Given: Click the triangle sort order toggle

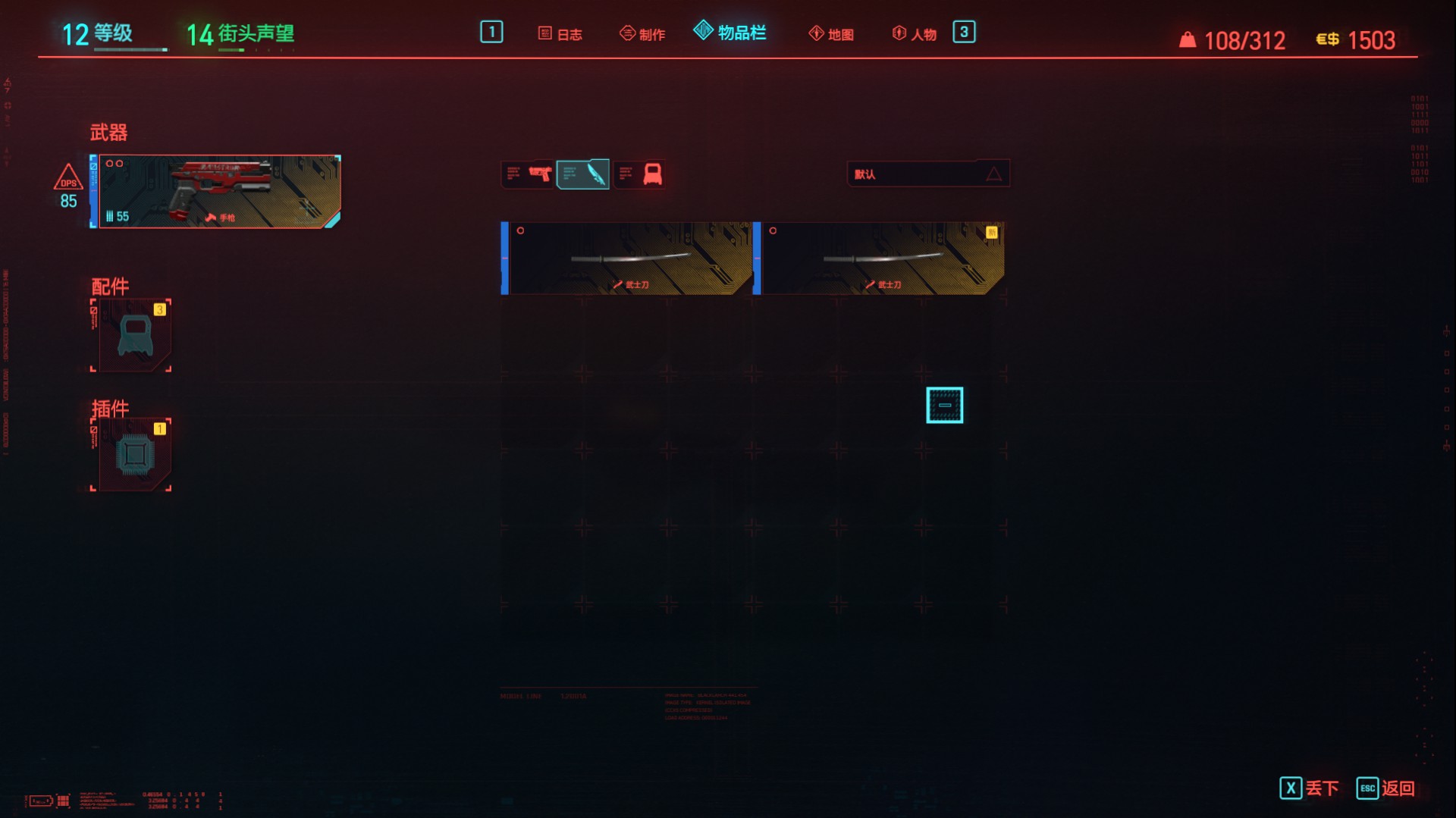Looking at the screenshot, I should [x=994, y=173].
